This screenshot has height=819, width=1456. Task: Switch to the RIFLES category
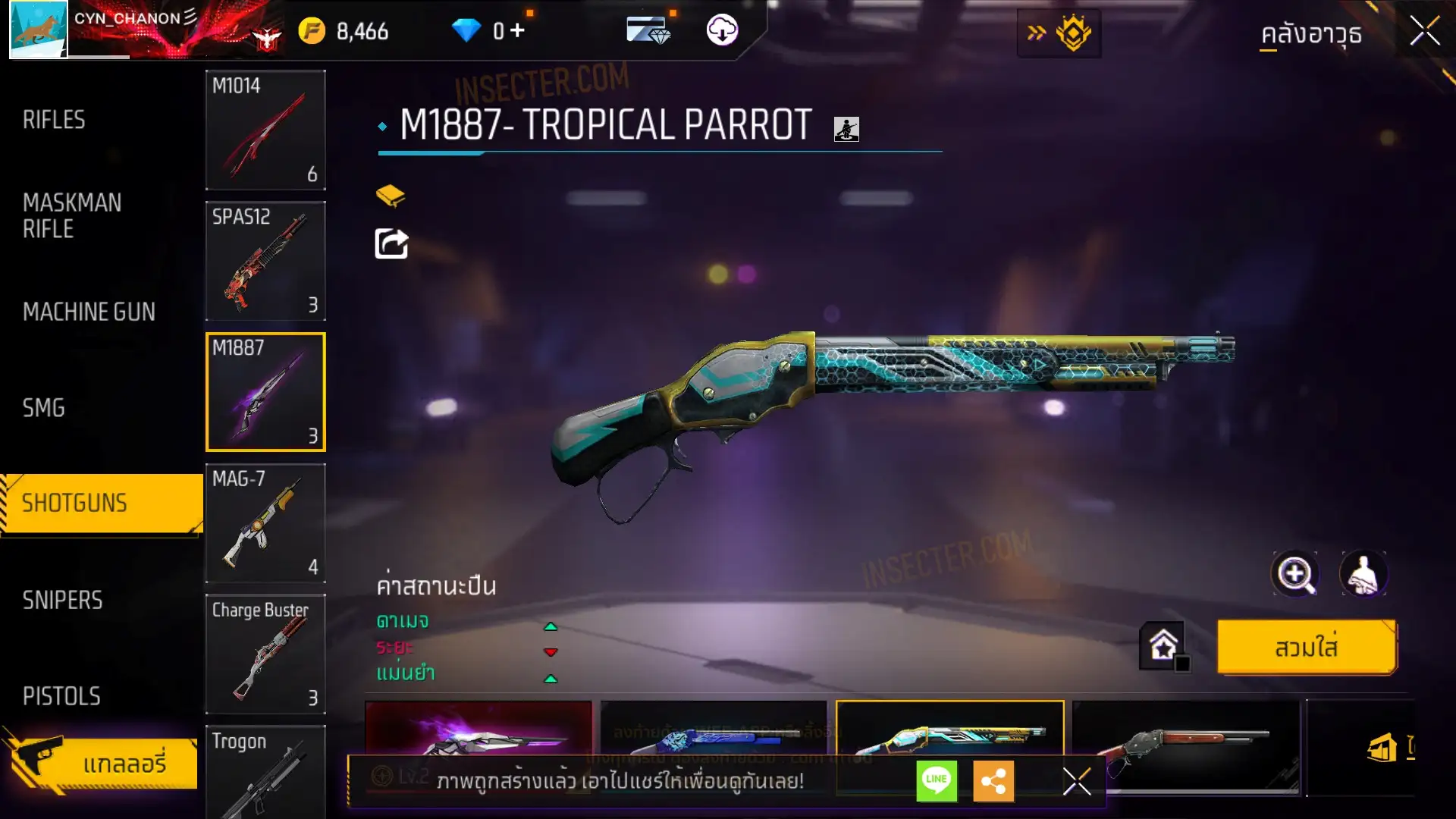coord(54,120)
